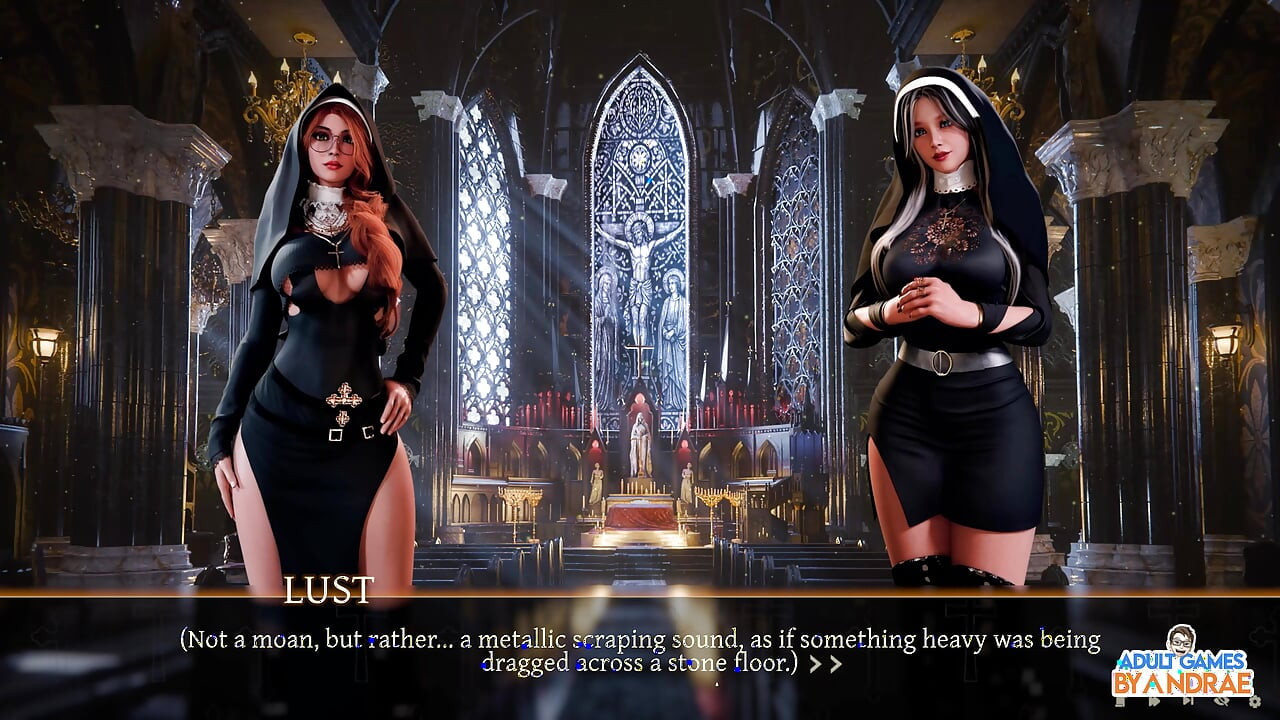Toggle UI visibility with the crossed eye icon
1280x720 pixels.
tap(1223, 702)
